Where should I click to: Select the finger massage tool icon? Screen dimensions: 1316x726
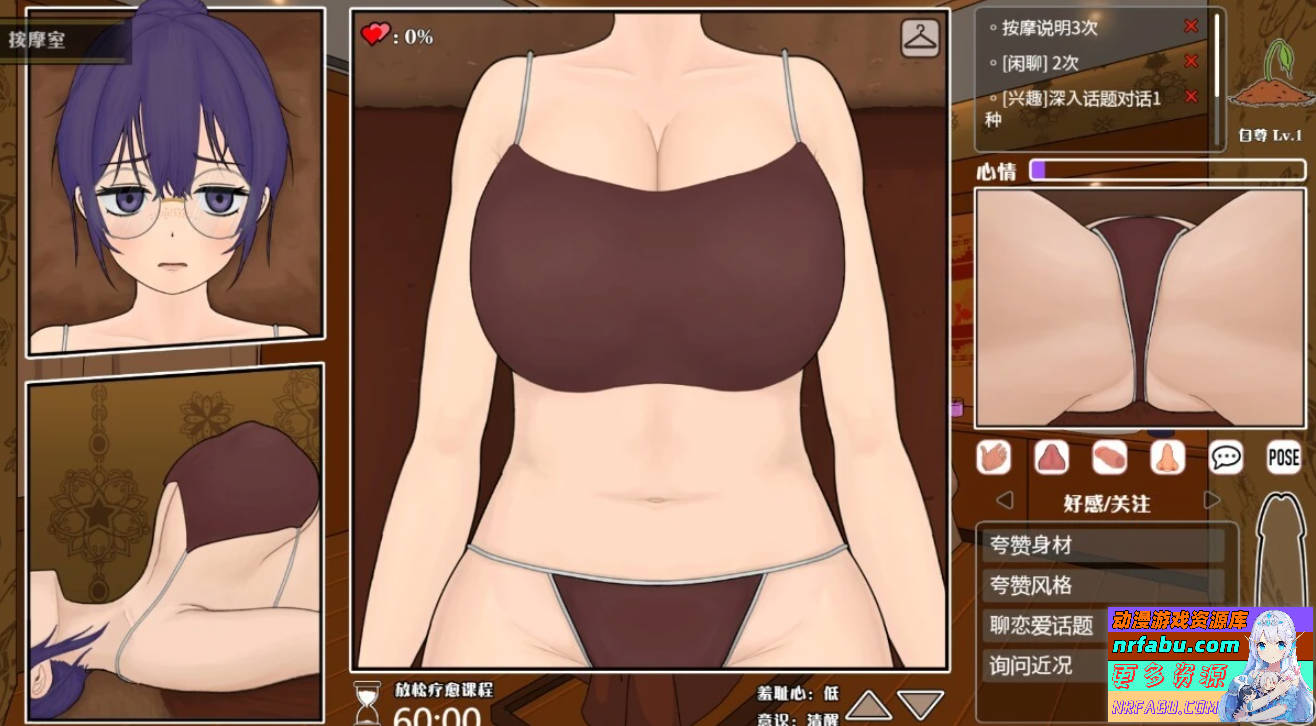1108,458
